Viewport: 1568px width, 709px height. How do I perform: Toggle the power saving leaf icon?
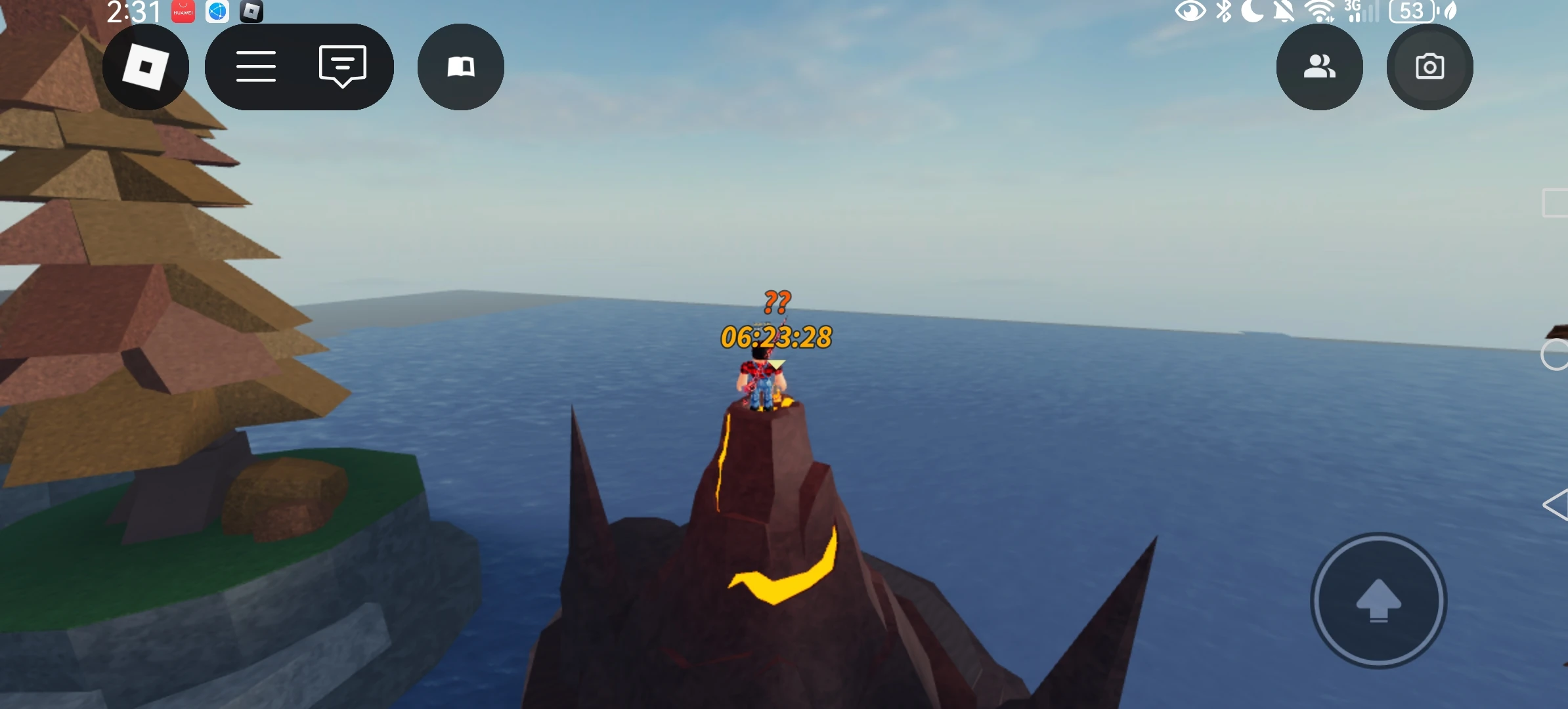(x=1450, y=11)
